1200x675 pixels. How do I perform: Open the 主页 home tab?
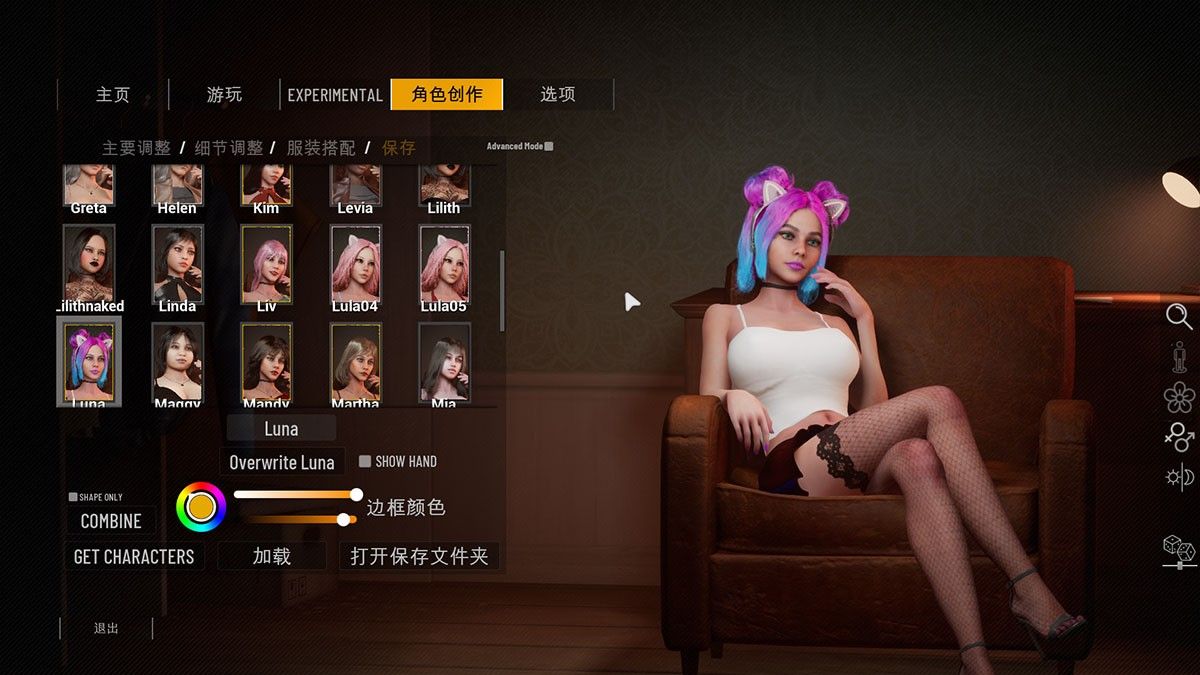113,95
